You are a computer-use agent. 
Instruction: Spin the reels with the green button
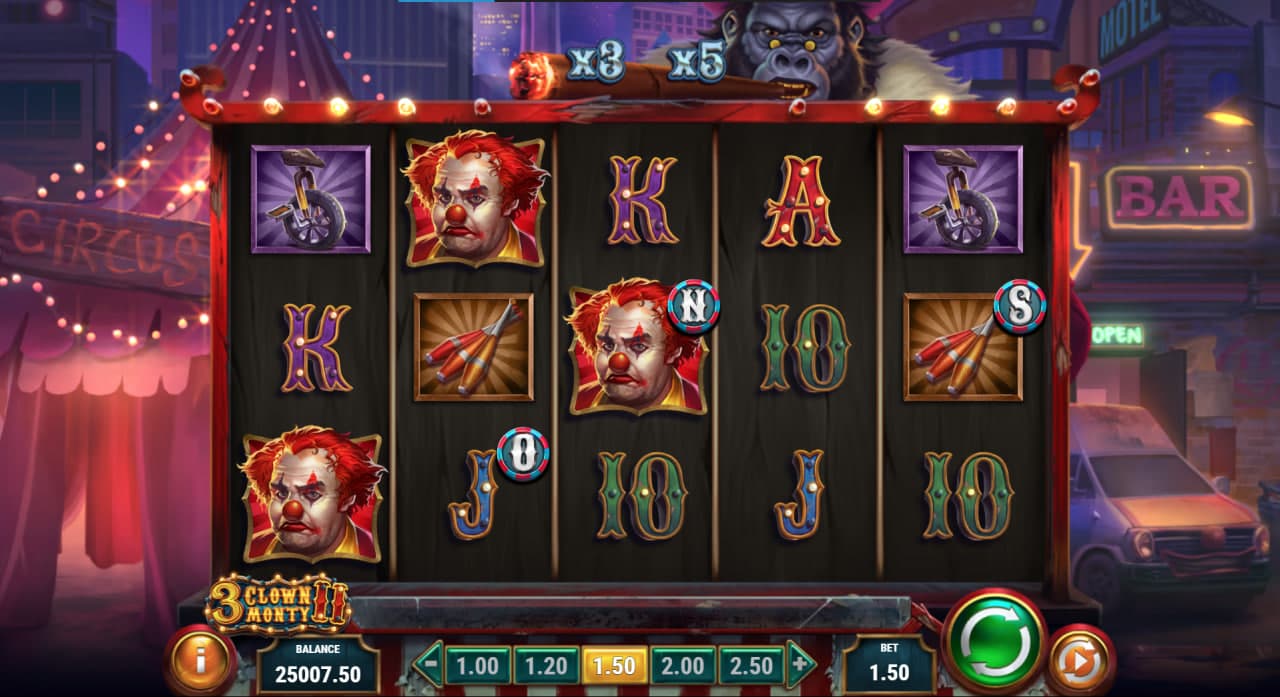tap(993, 641)
